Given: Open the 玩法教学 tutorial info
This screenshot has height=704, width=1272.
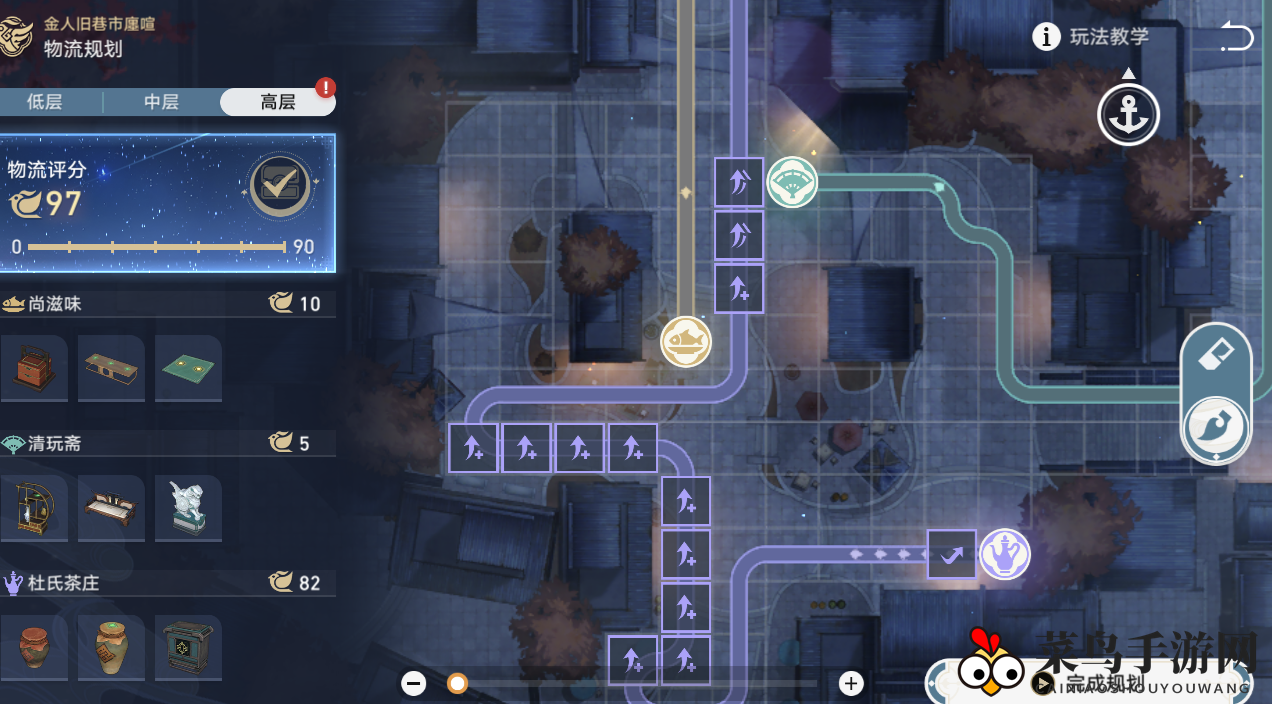Looking at the screenshot, I should click(x=1091, y=37).
